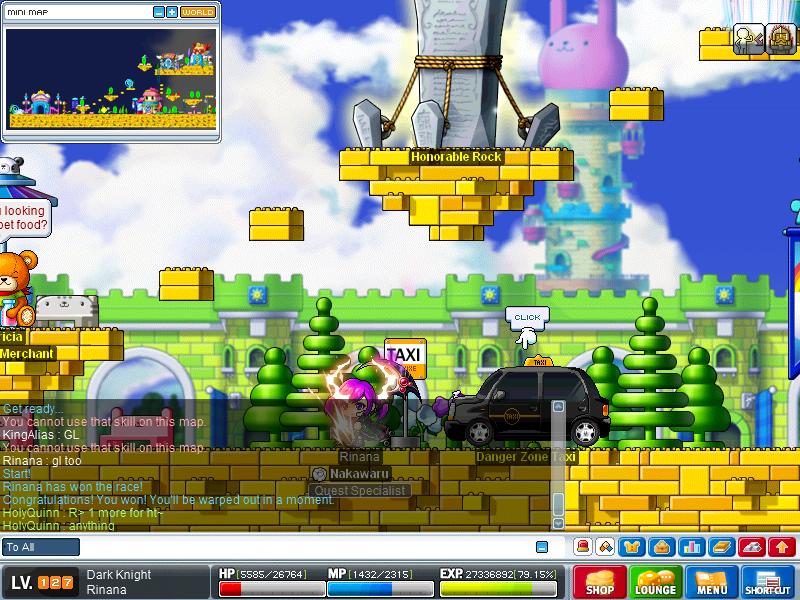Expand the mini map with plus button
Image resolution: width=800 pixels, height=600 pixels.
tap(172, 12)
